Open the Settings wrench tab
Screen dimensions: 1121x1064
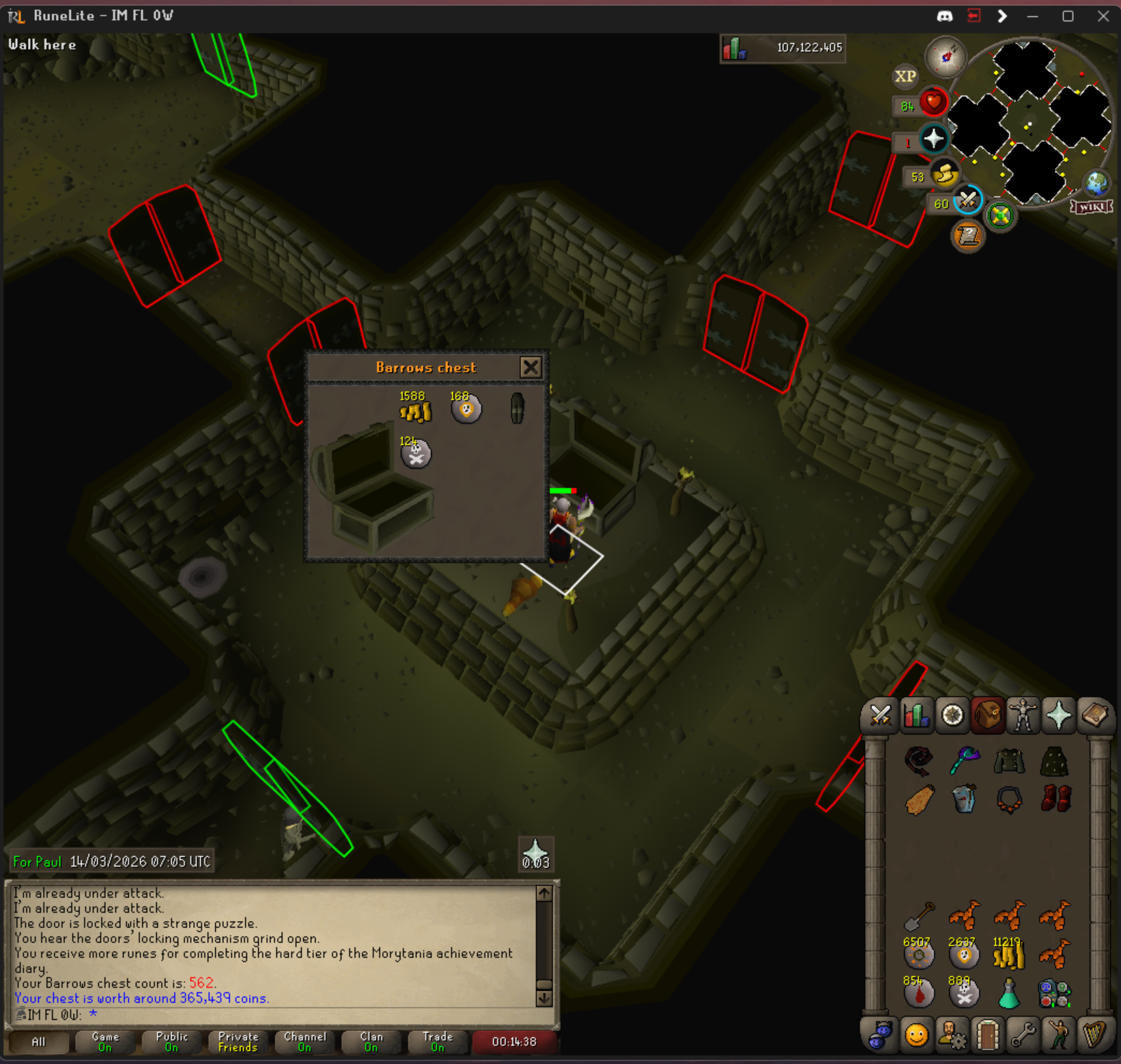(1023, 1035)
